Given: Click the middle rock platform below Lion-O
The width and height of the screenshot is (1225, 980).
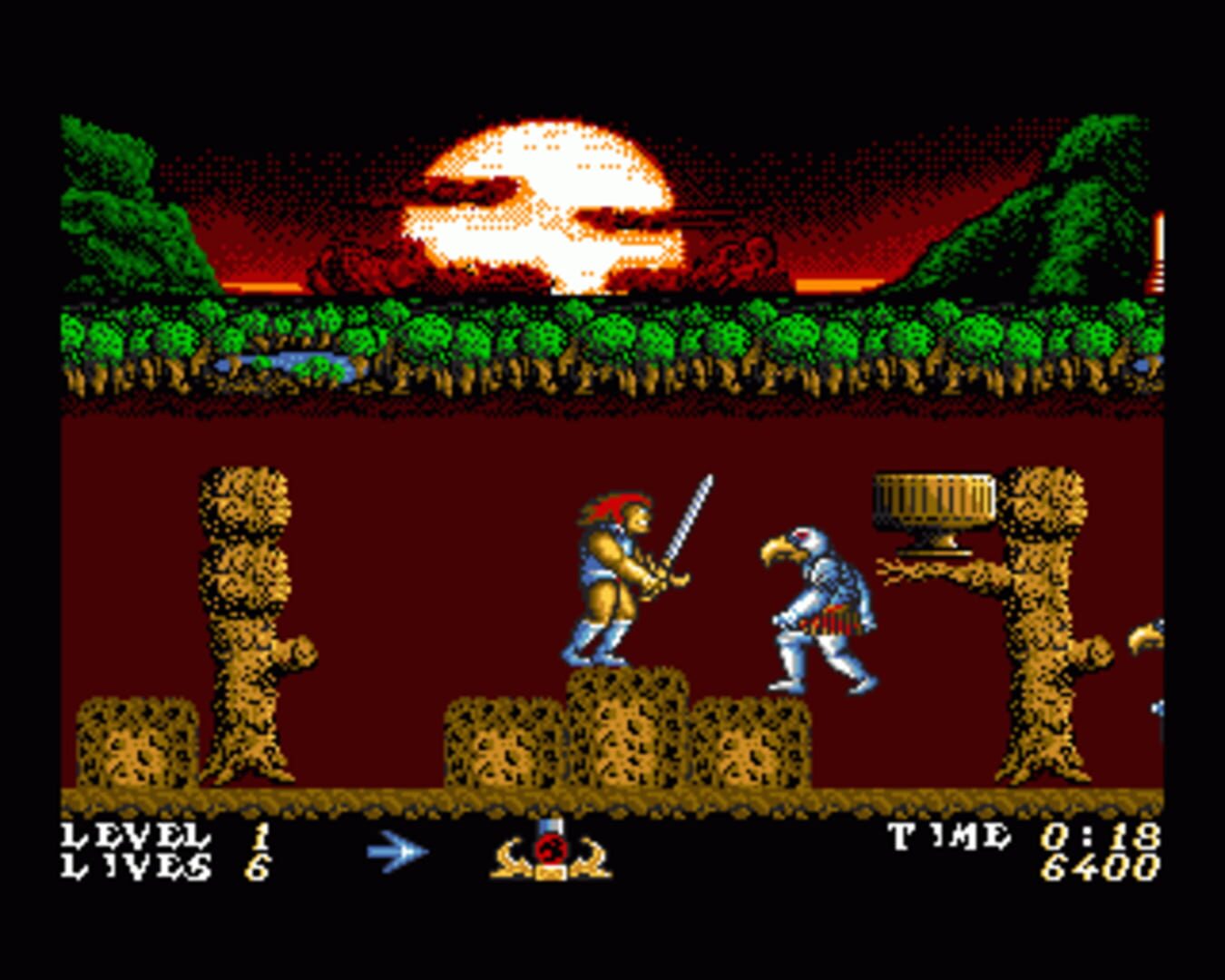Looking at the screenshot, I should [626, 726].
